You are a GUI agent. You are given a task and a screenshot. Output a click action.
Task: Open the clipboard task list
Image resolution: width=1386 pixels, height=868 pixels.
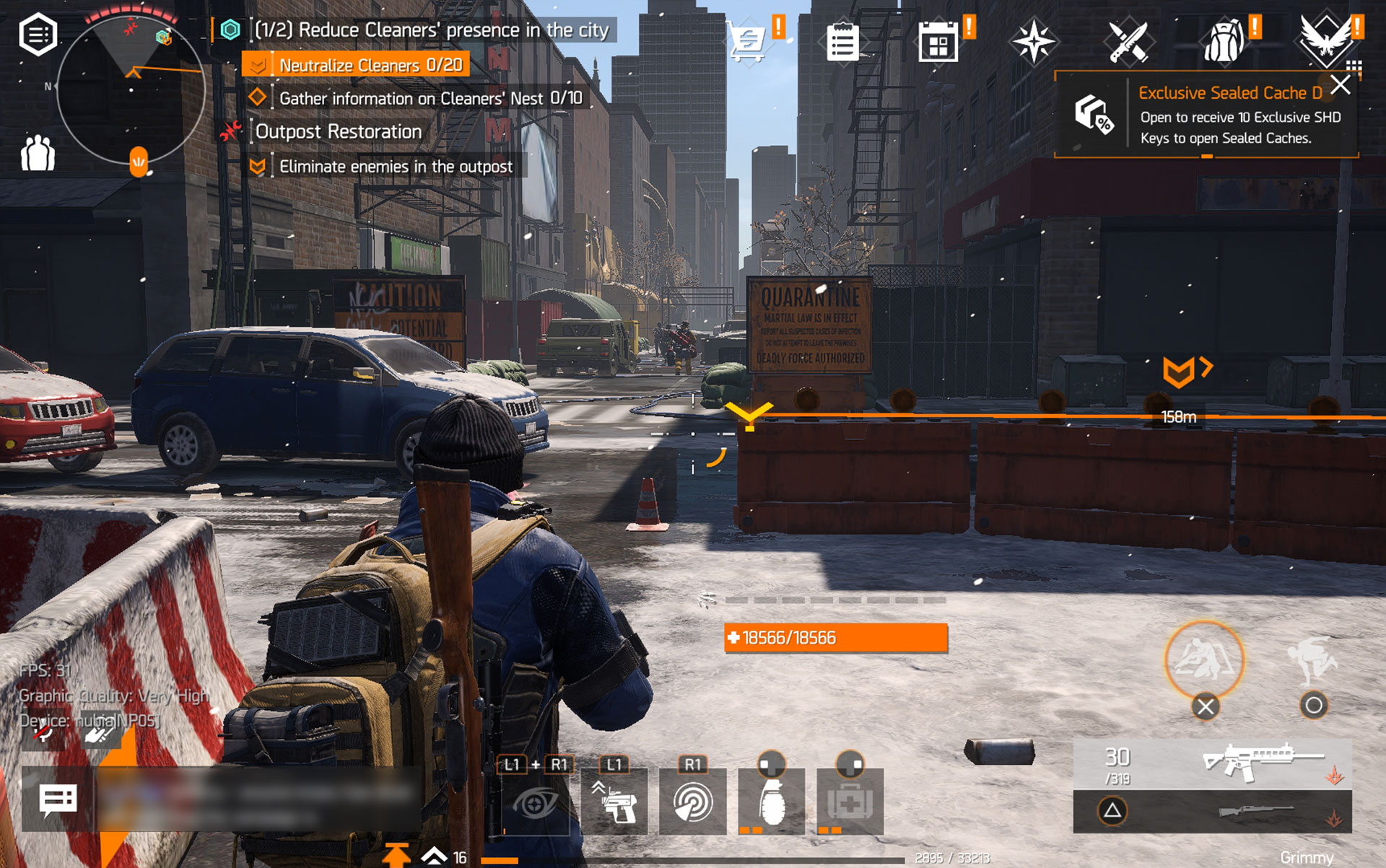pos(842,43)
